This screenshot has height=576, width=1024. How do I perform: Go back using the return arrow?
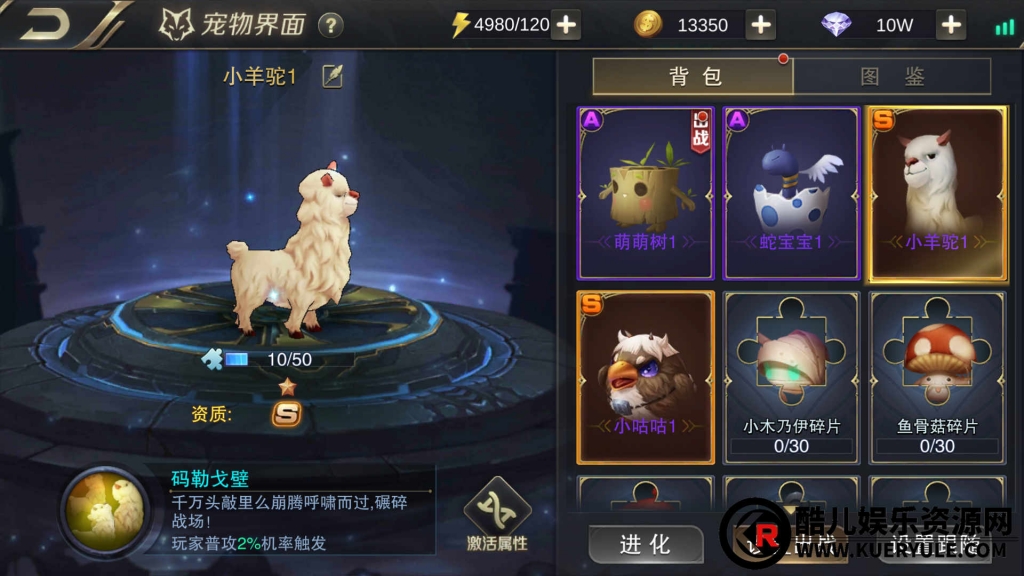coord(45,24)
